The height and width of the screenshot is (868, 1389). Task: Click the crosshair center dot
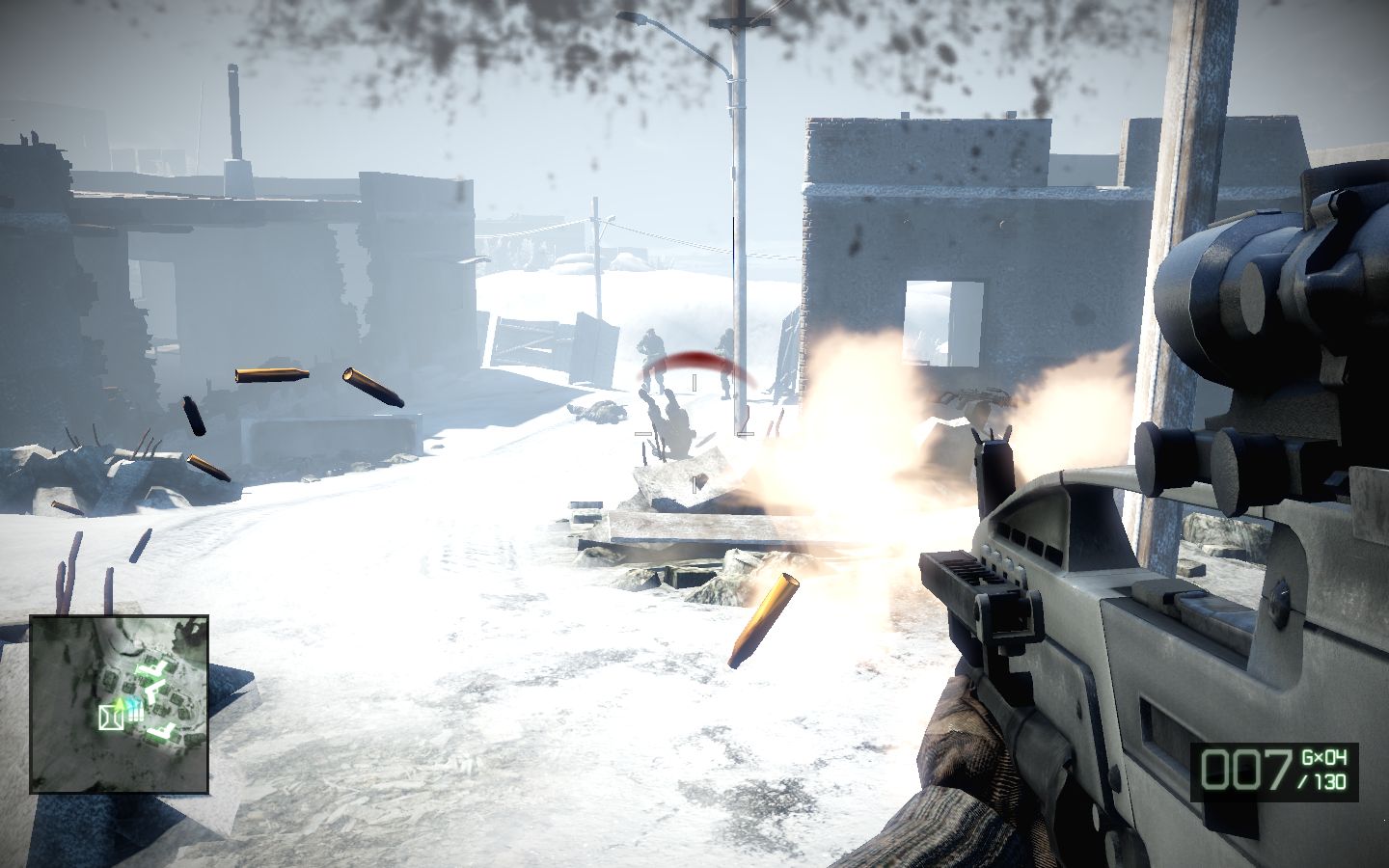click(x=694, y=383)
